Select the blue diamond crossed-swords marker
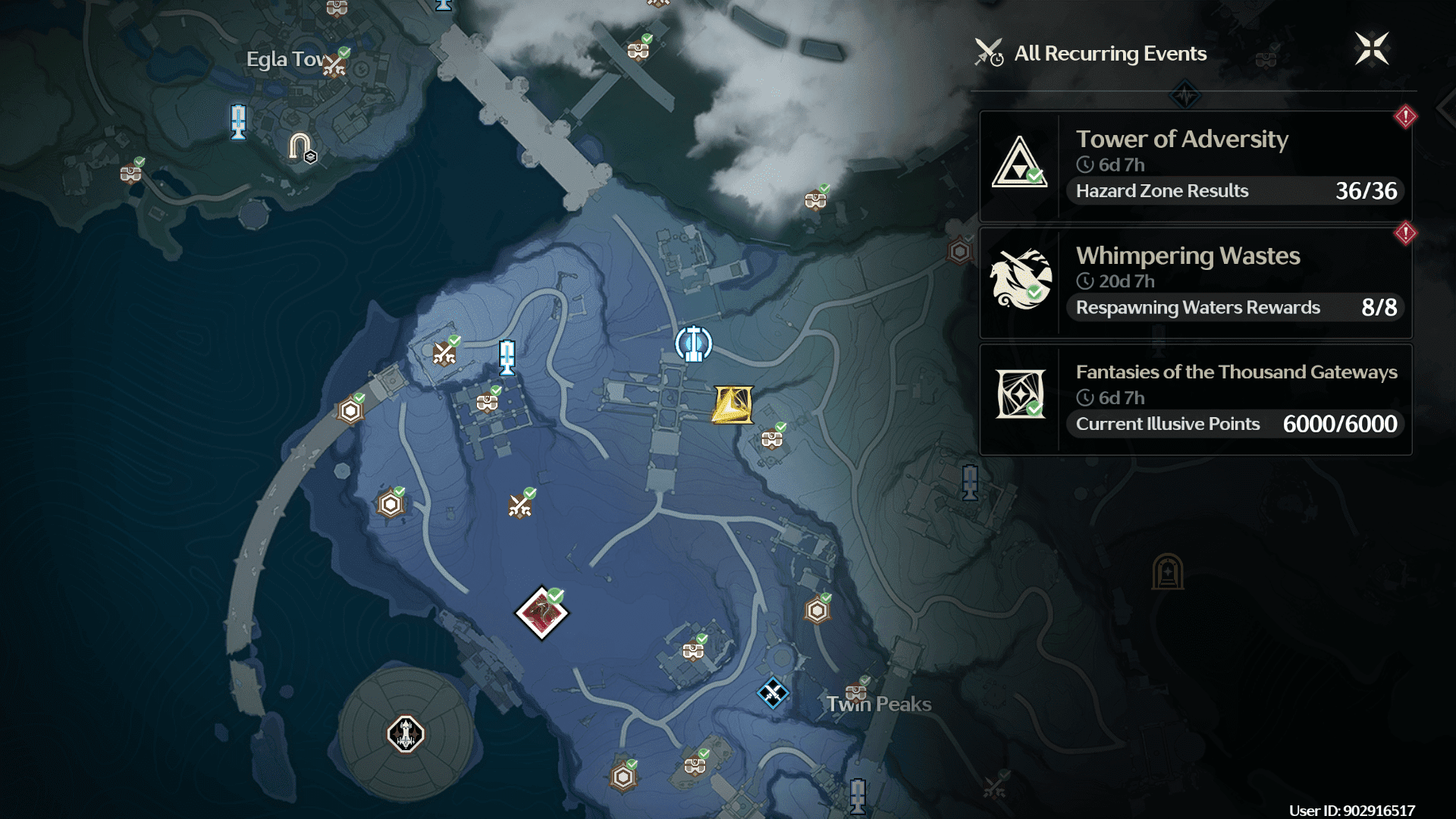1456x819 pixels. (773, 693)
